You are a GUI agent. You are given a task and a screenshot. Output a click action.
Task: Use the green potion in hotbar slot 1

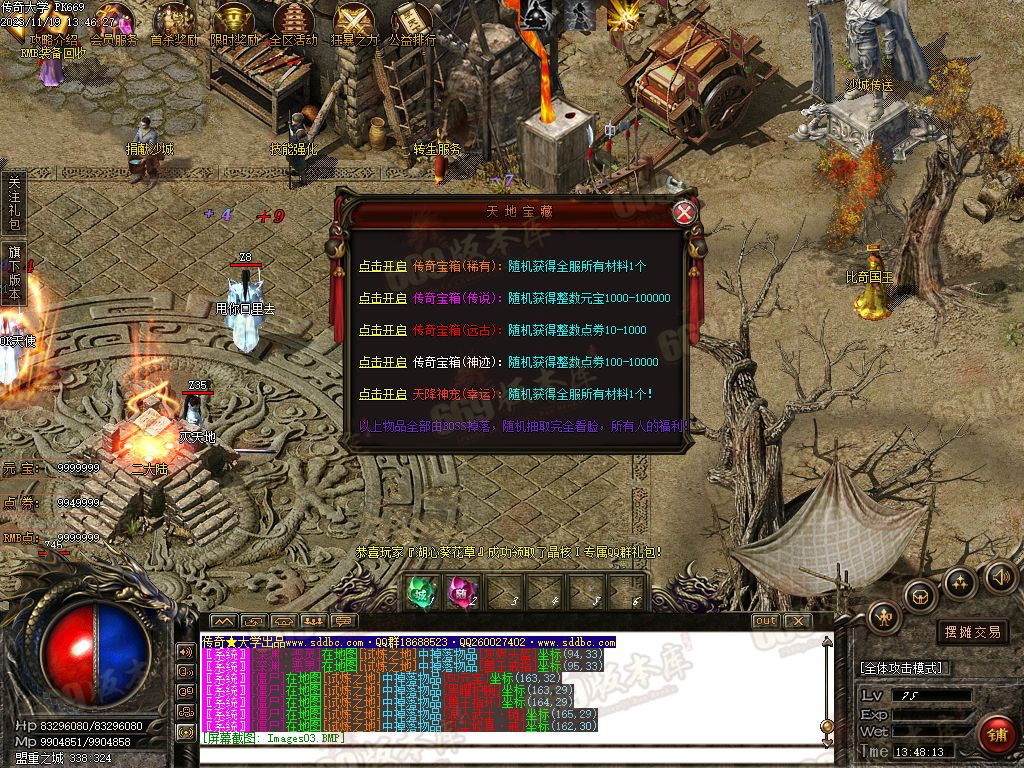coord(418,592)
